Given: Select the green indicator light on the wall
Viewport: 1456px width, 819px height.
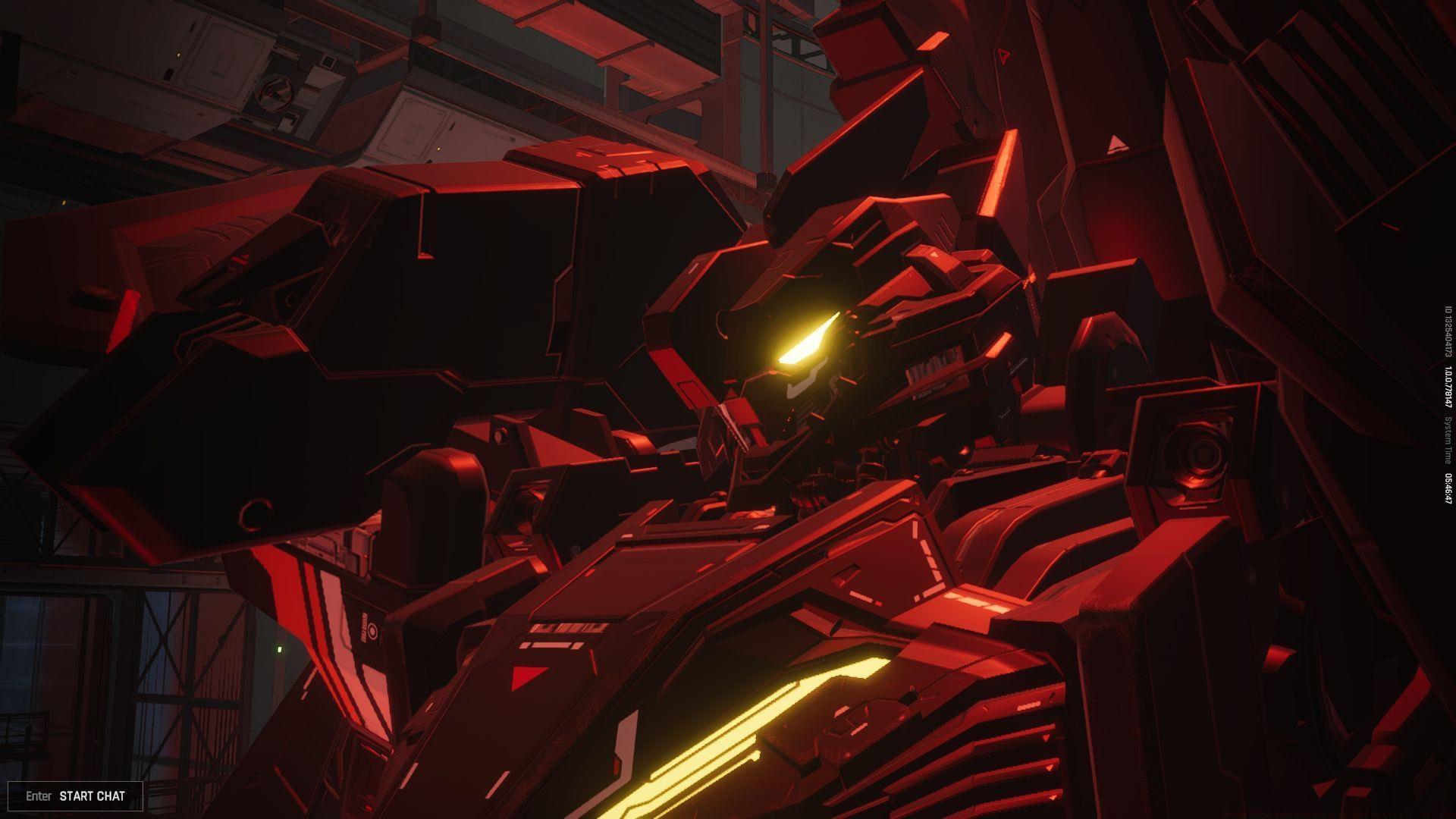Looking at the screenshot, I should coord(279,648).
